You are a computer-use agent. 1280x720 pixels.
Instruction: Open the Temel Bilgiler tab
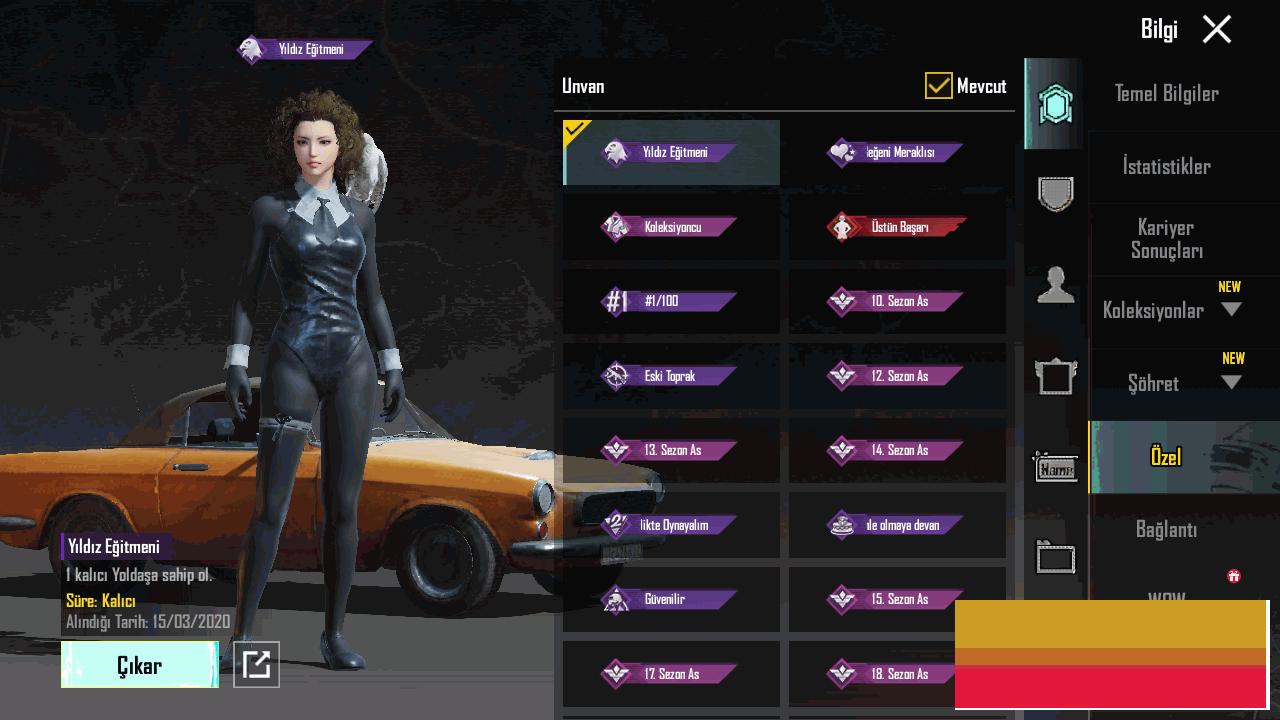[x=1166, y=94]
